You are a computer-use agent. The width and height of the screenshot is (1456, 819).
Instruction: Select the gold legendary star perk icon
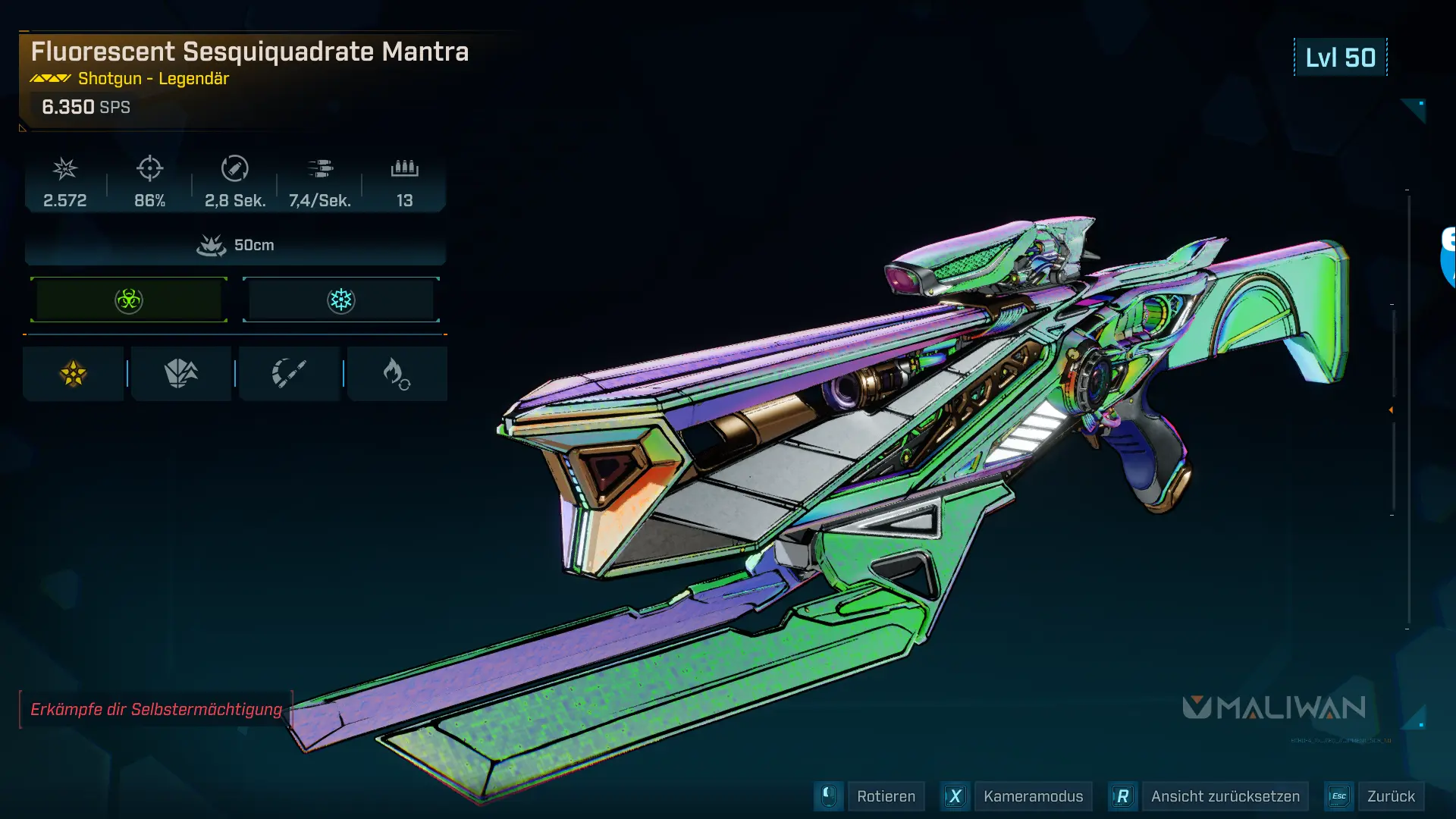click(74, 373)
